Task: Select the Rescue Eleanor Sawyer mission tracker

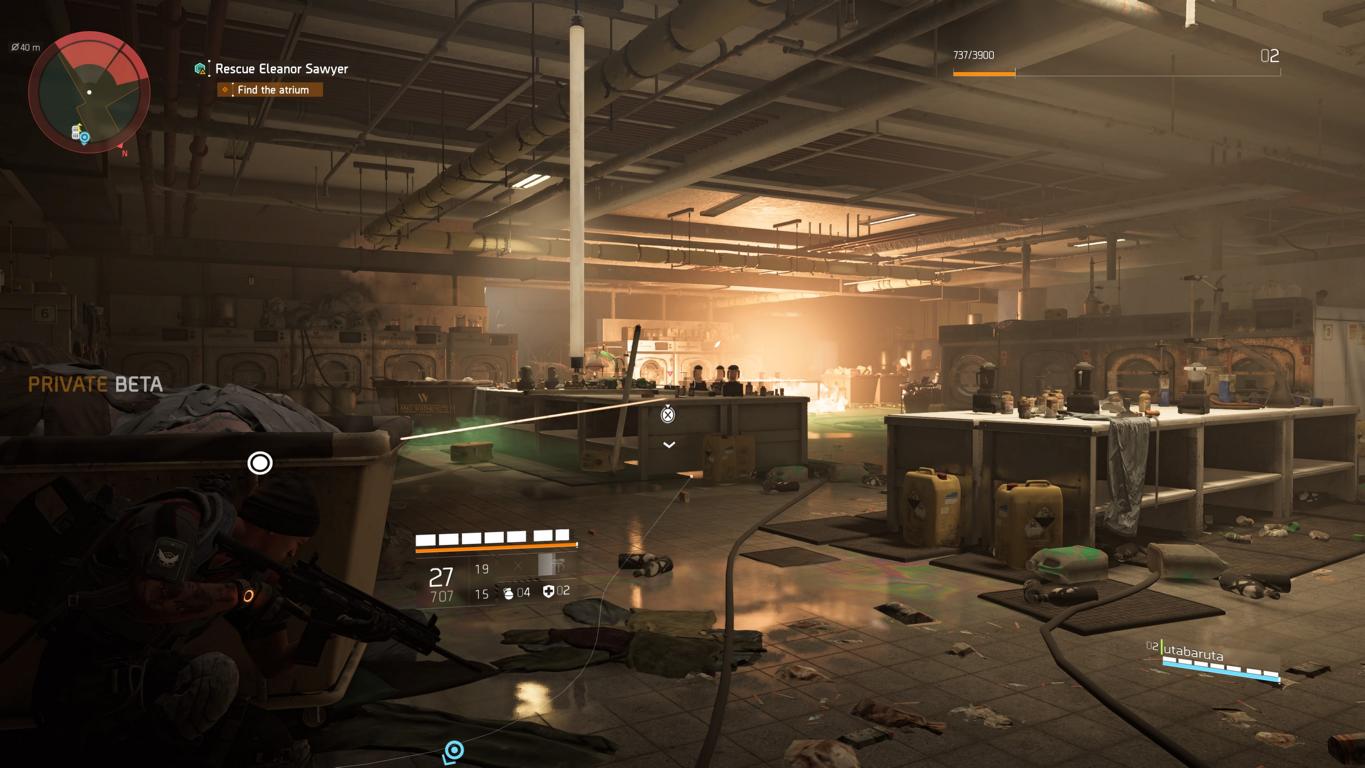Action: point(282,69)
